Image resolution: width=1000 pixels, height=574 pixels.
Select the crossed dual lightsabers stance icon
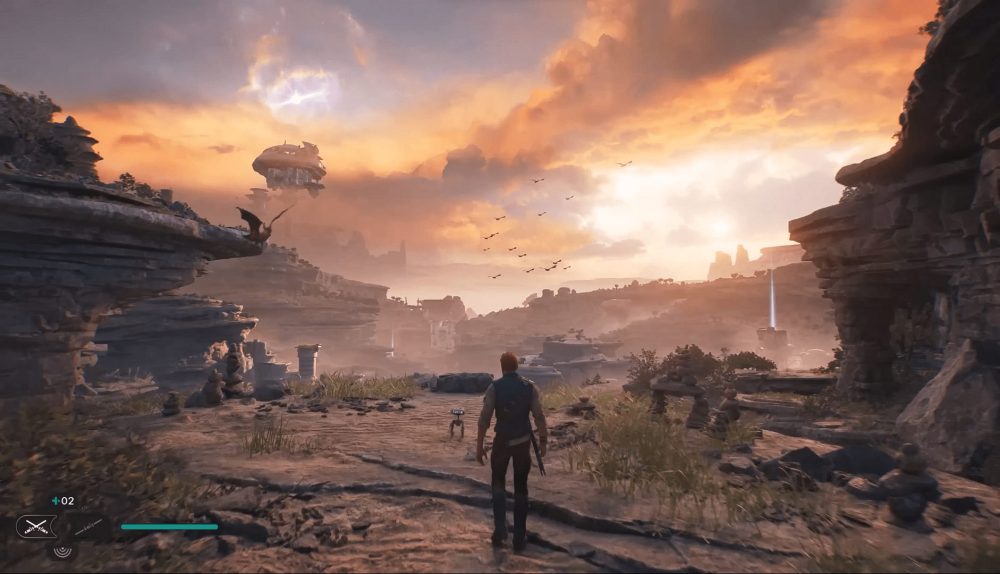(x=36, y=526)
